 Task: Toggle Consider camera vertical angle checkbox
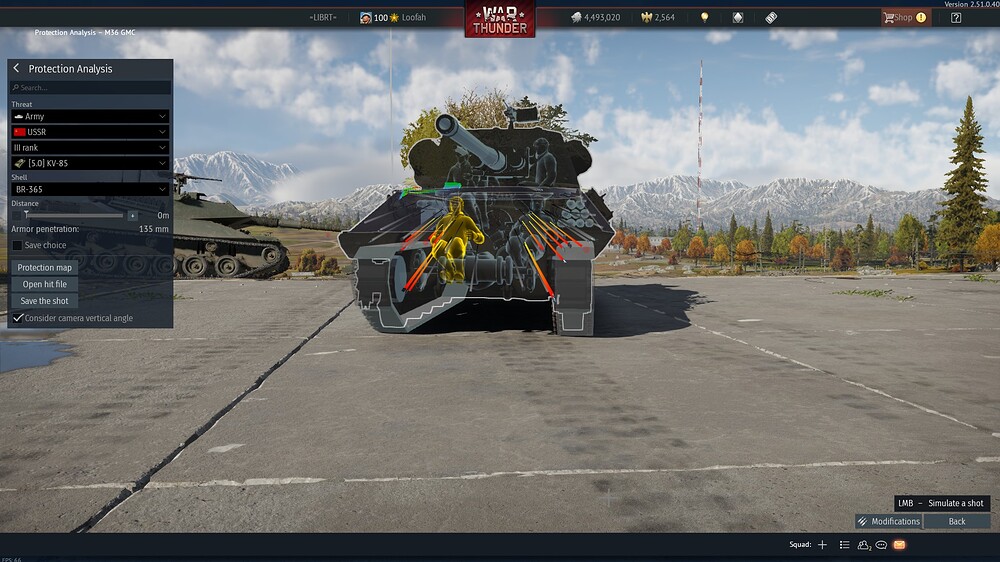tap(18, 318)
